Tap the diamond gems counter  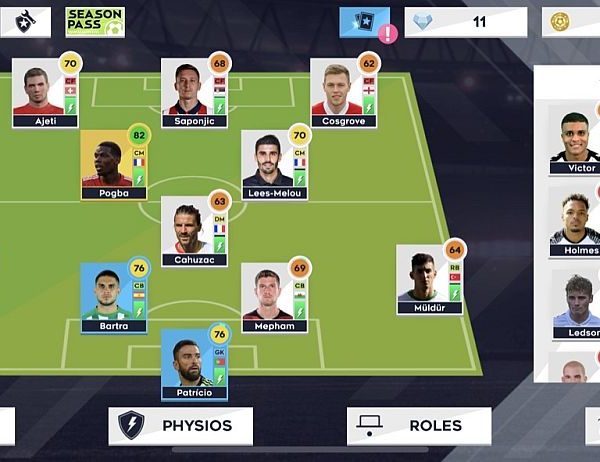465,22
